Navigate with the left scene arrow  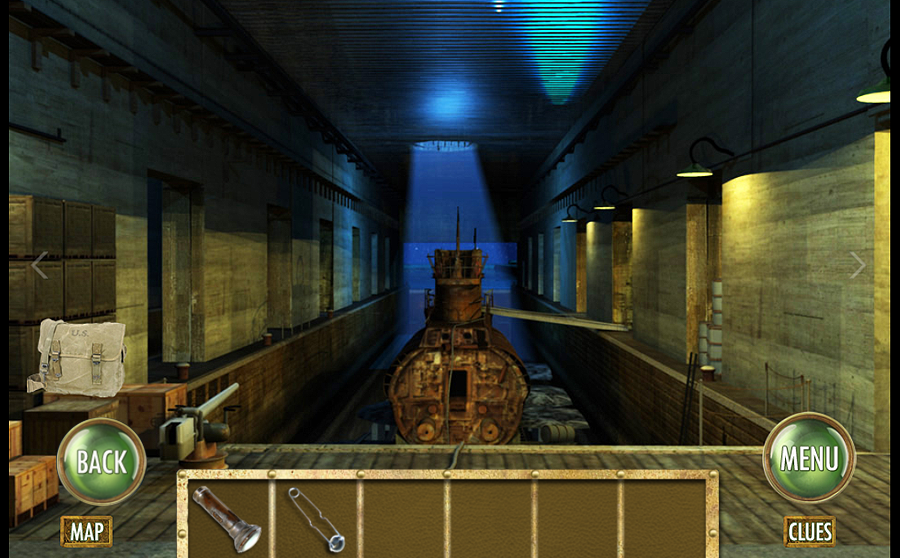[40, 265]
